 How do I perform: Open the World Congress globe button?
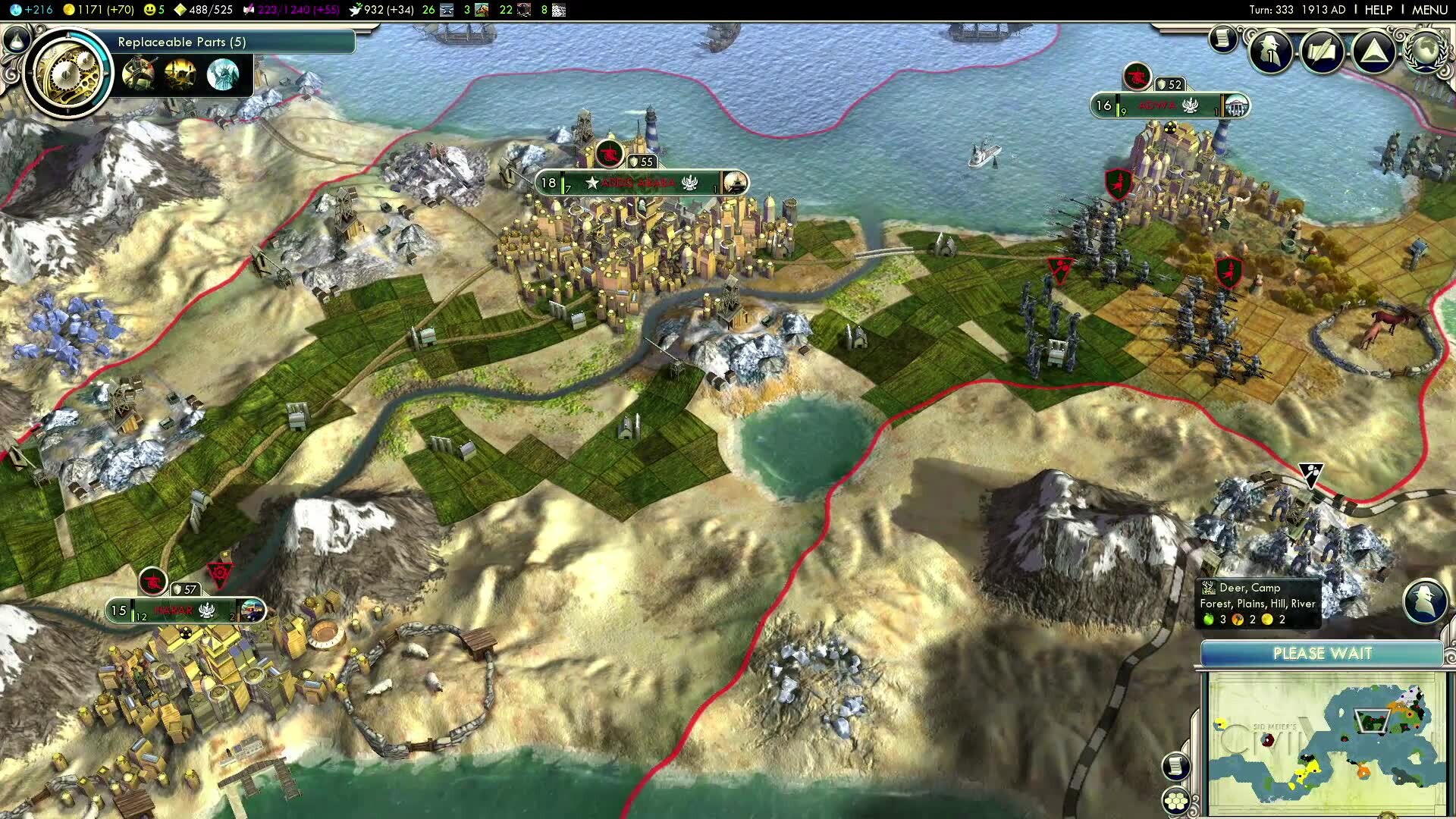click(x=1427, y=50)
